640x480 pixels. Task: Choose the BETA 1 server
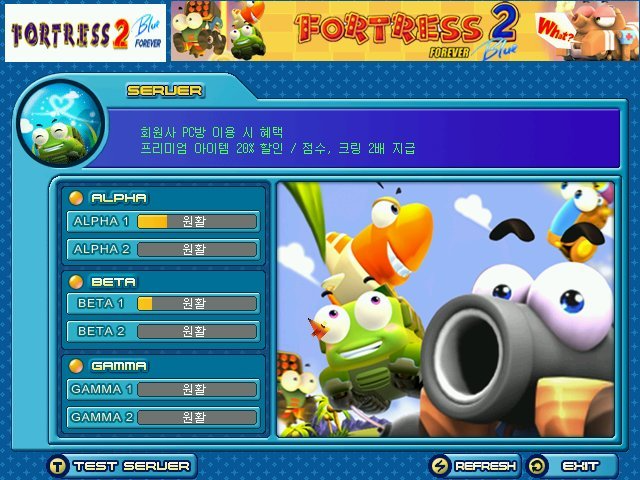click(x=163, y=303)
